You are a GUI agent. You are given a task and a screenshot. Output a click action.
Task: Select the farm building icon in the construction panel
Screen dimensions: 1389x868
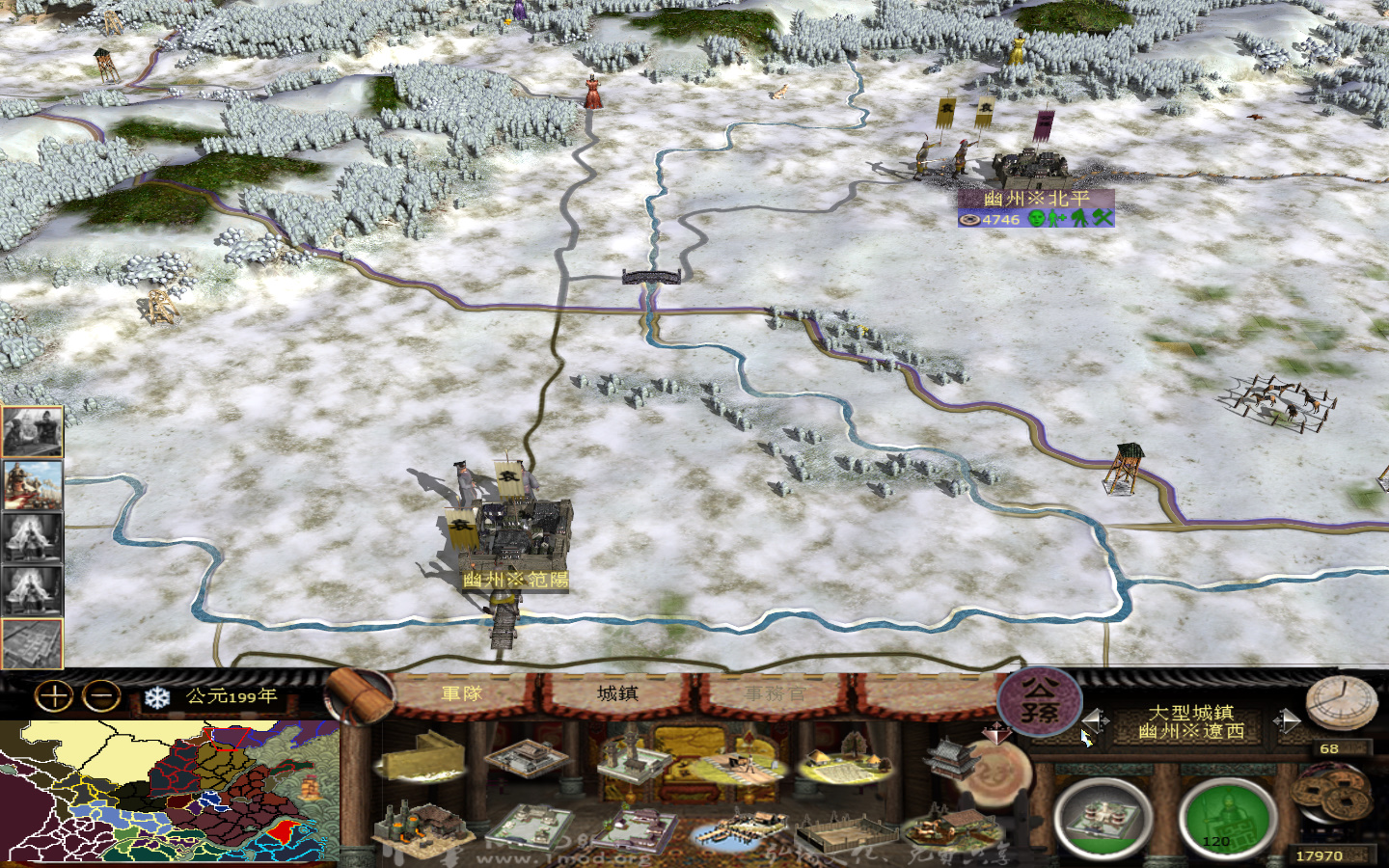point(847,762)
